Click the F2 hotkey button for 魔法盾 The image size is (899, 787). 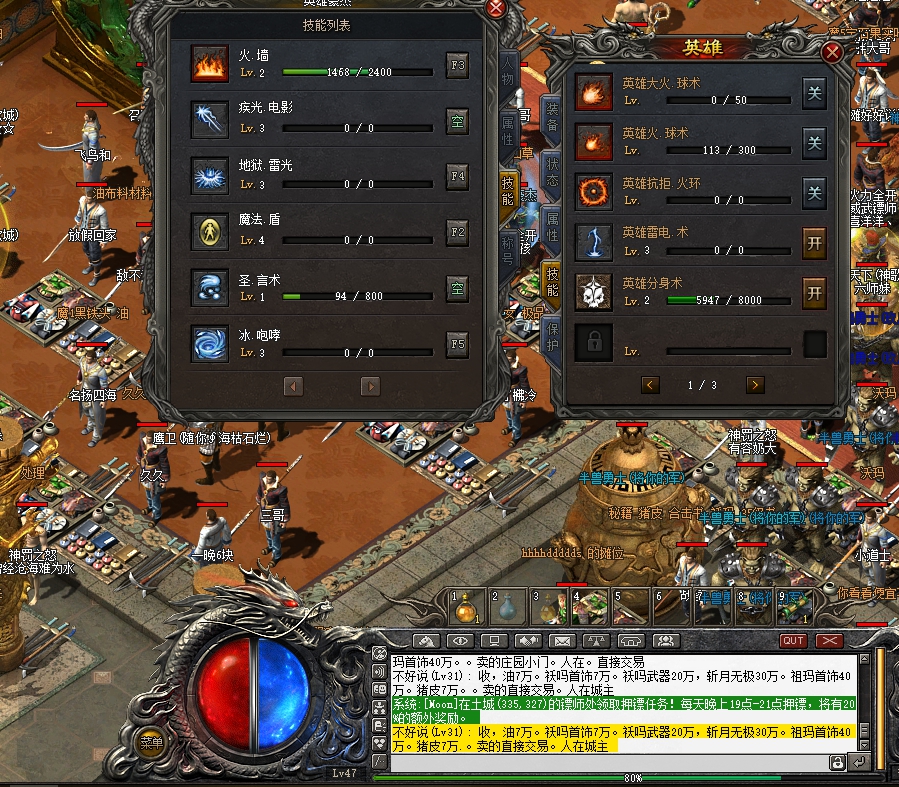(x=457, y=233)
